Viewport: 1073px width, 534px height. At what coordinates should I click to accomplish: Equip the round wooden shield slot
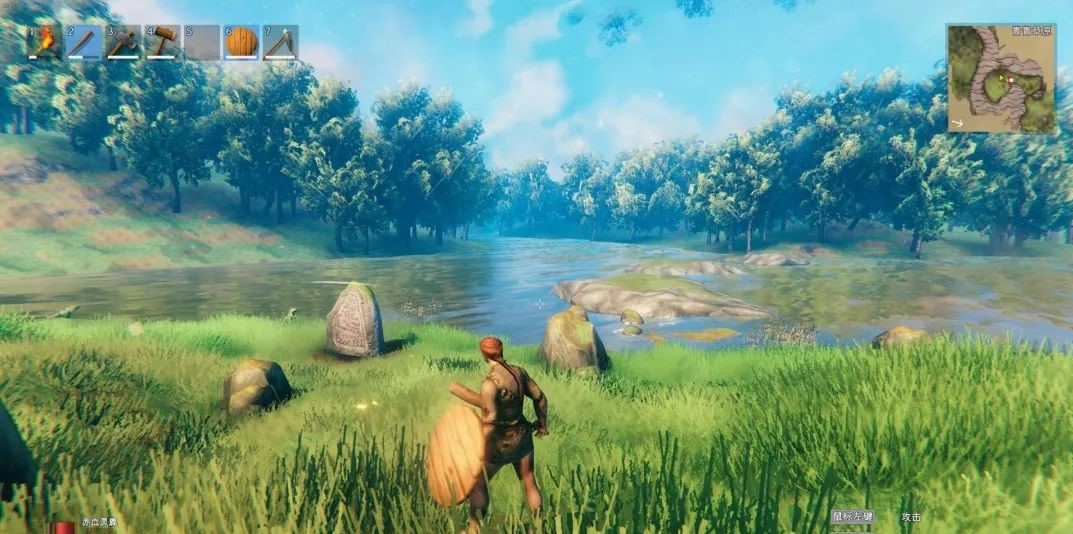click(x=241, y=42)
